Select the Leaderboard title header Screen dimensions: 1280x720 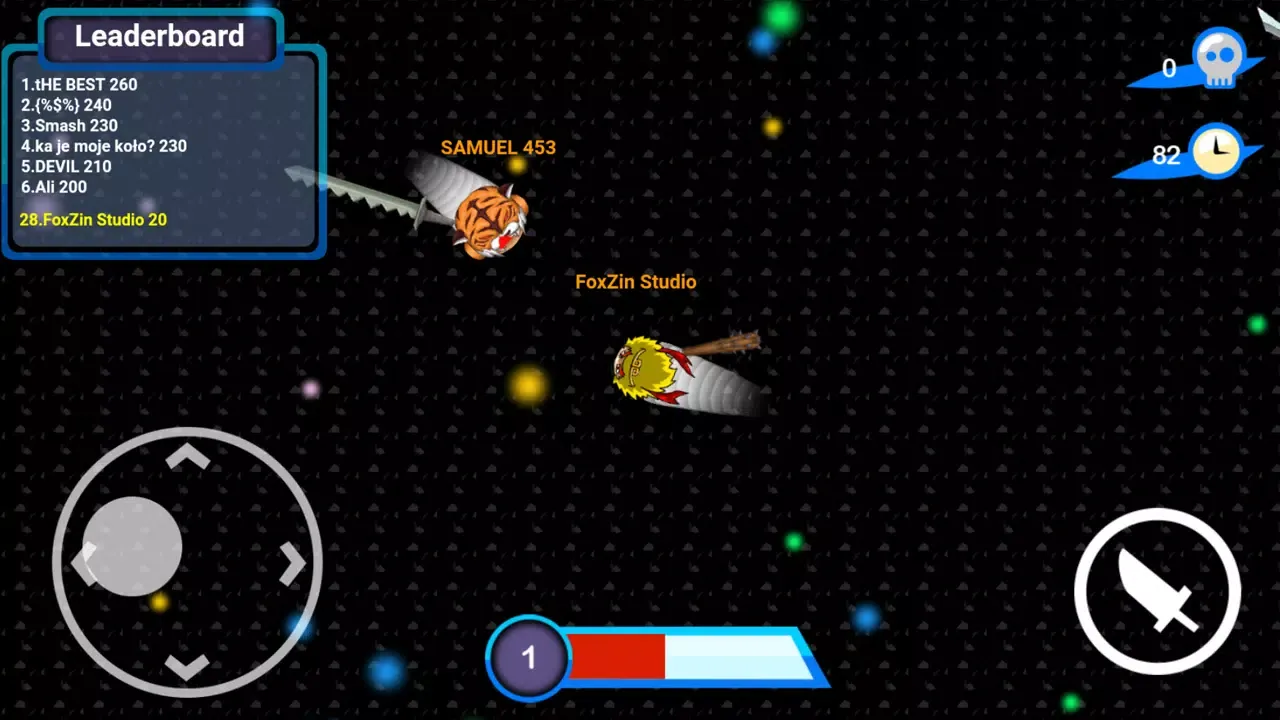pos(160,36)
